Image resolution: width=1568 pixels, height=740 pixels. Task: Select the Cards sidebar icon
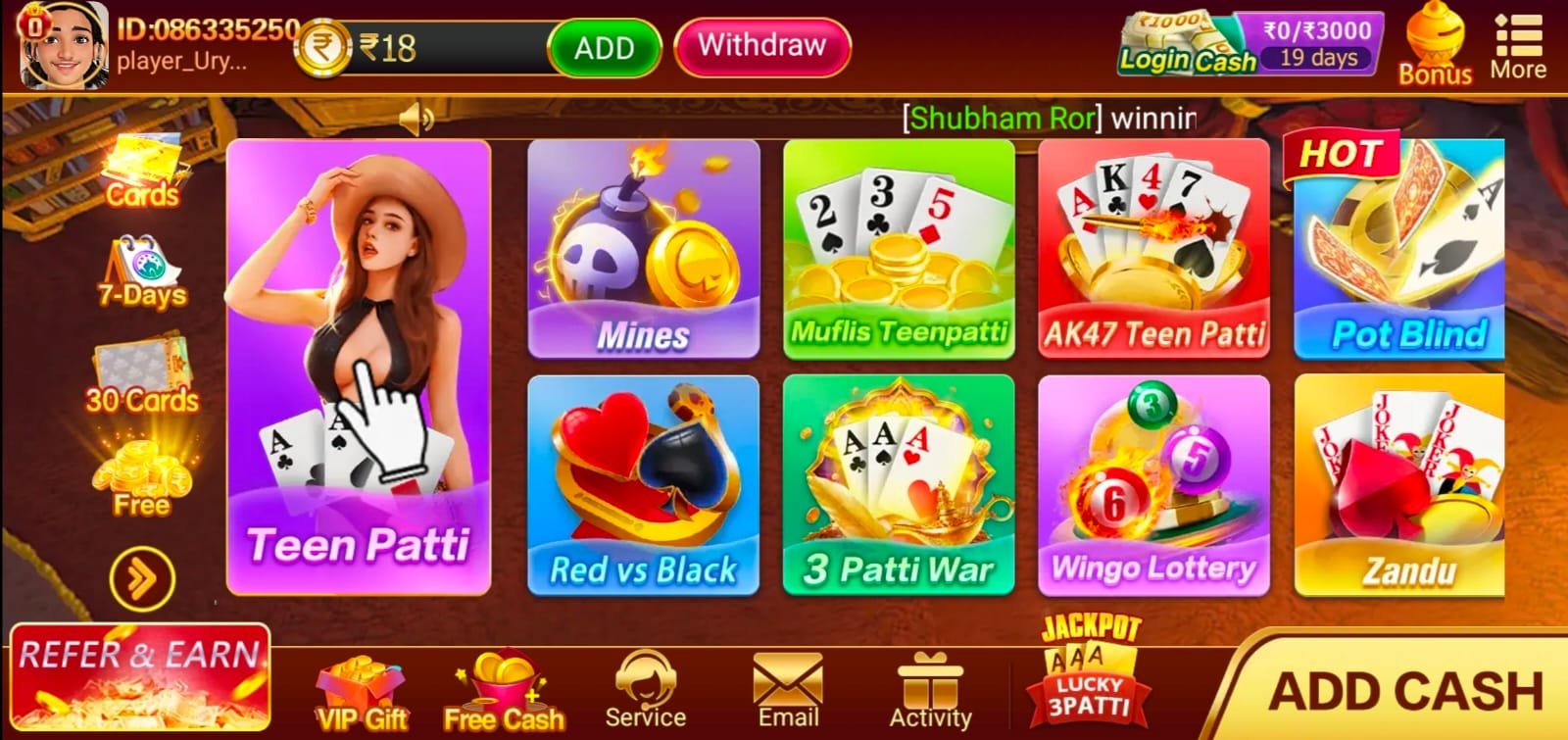point(143,172)
